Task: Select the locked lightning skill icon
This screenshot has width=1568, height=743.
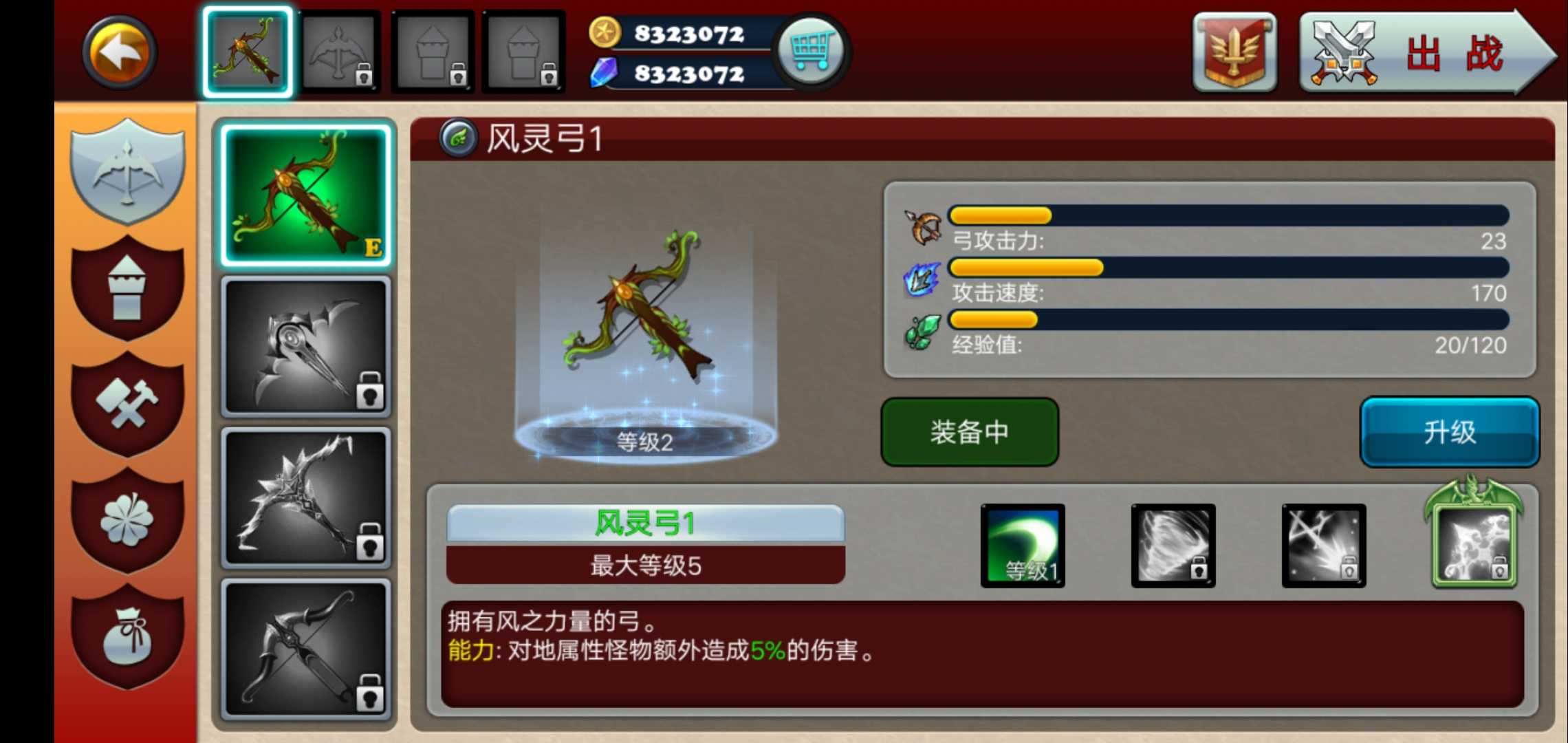Action: pyautogui.click(x=1324, y=543)
